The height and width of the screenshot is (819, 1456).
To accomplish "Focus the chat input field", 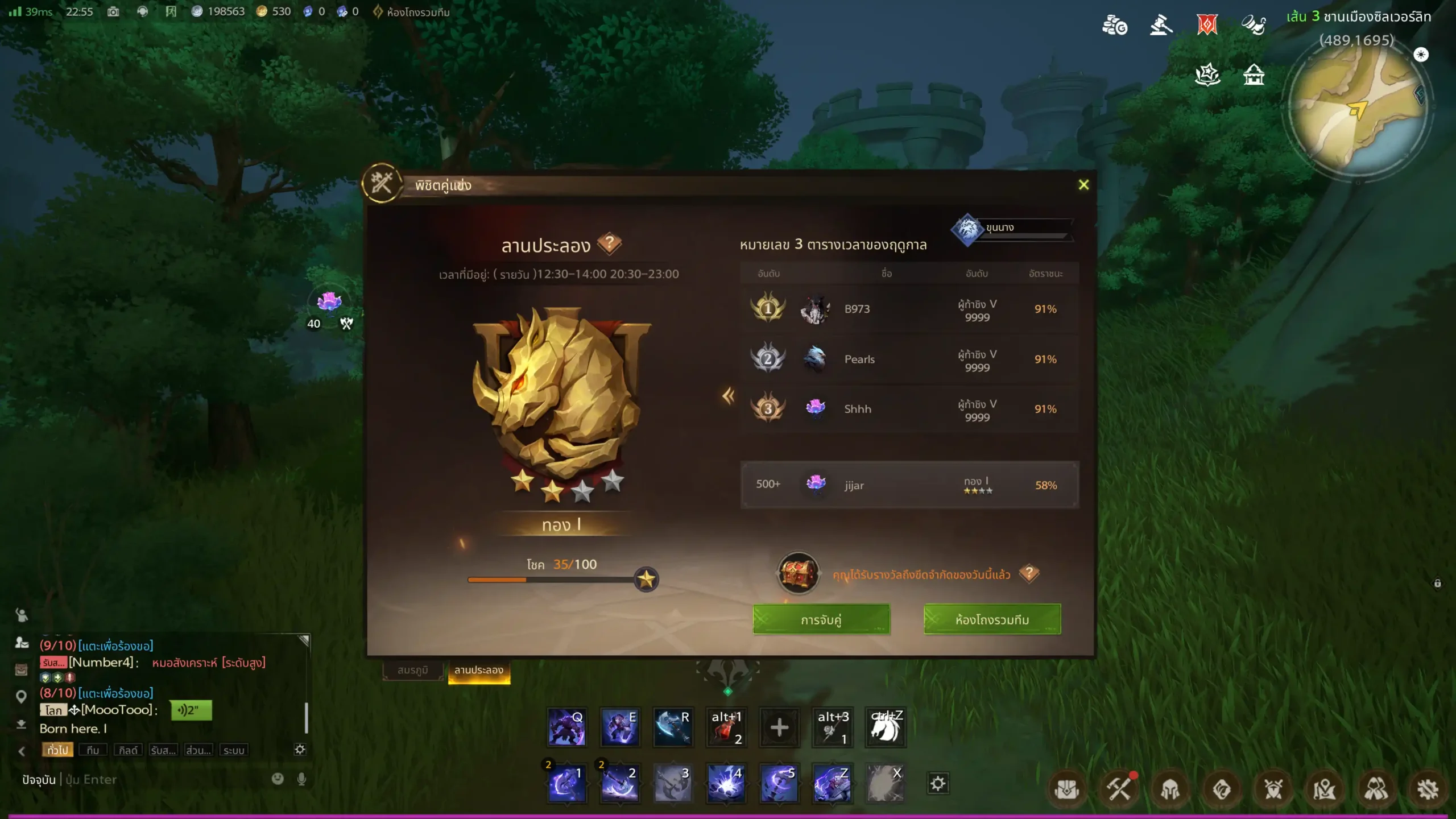I will click(x=165, y=779).
